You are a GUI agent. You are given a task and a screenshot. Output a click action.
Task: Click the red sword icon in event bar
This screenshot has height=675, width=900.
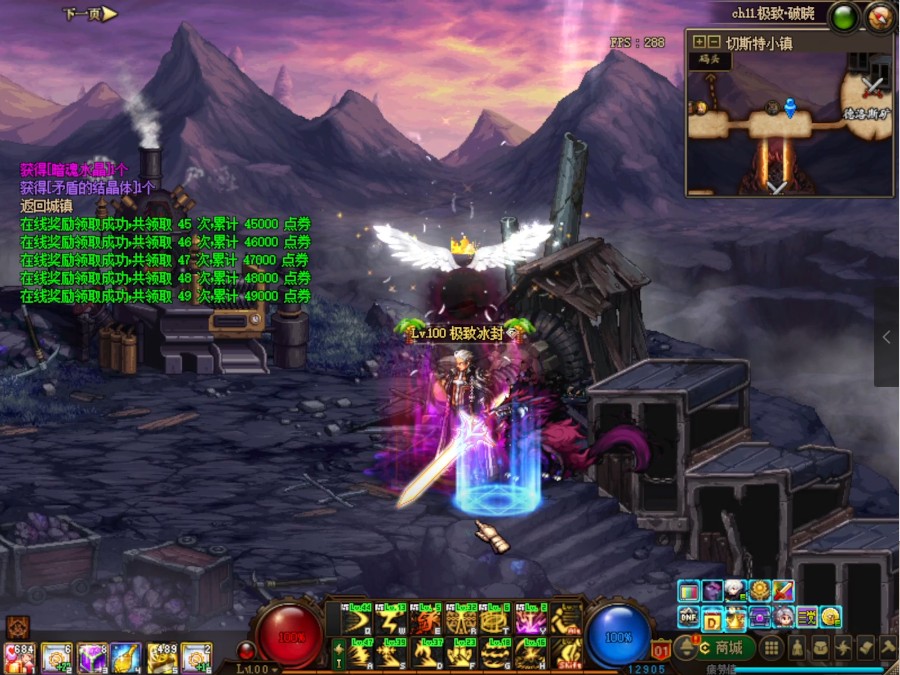point(782,591)
